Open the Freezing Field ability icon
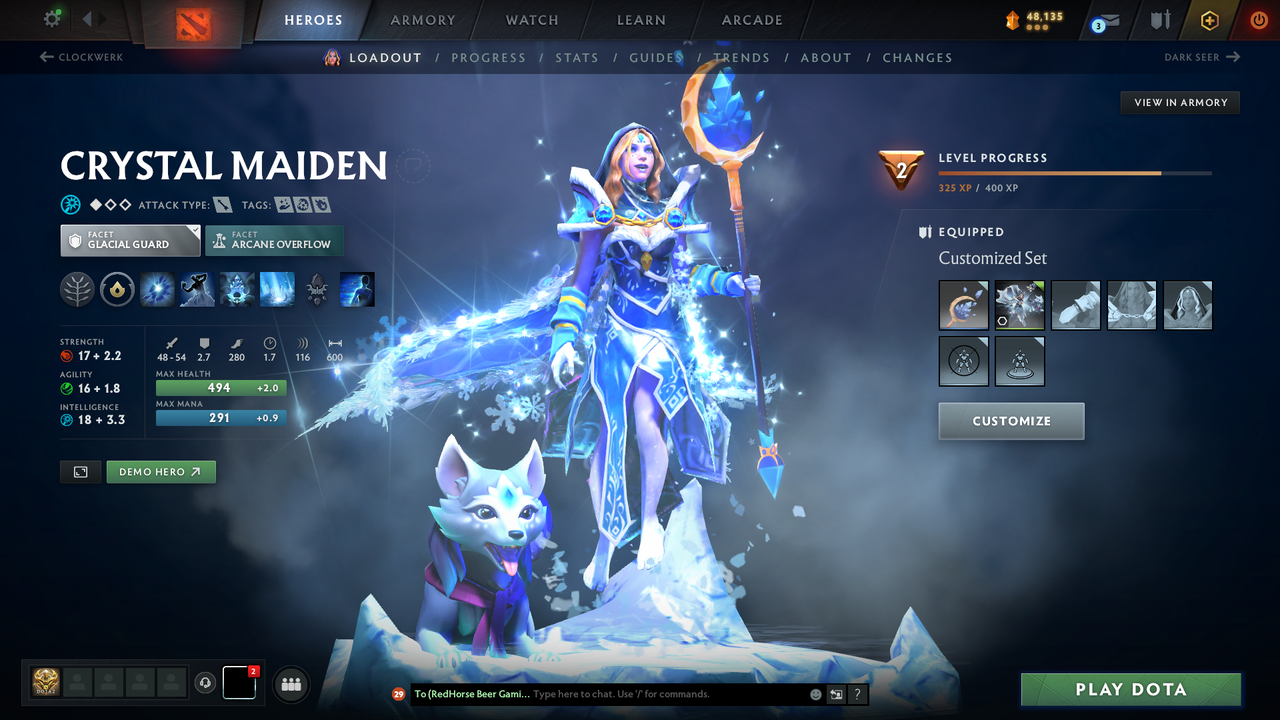The image size is (1280, 720). [277, 289]
